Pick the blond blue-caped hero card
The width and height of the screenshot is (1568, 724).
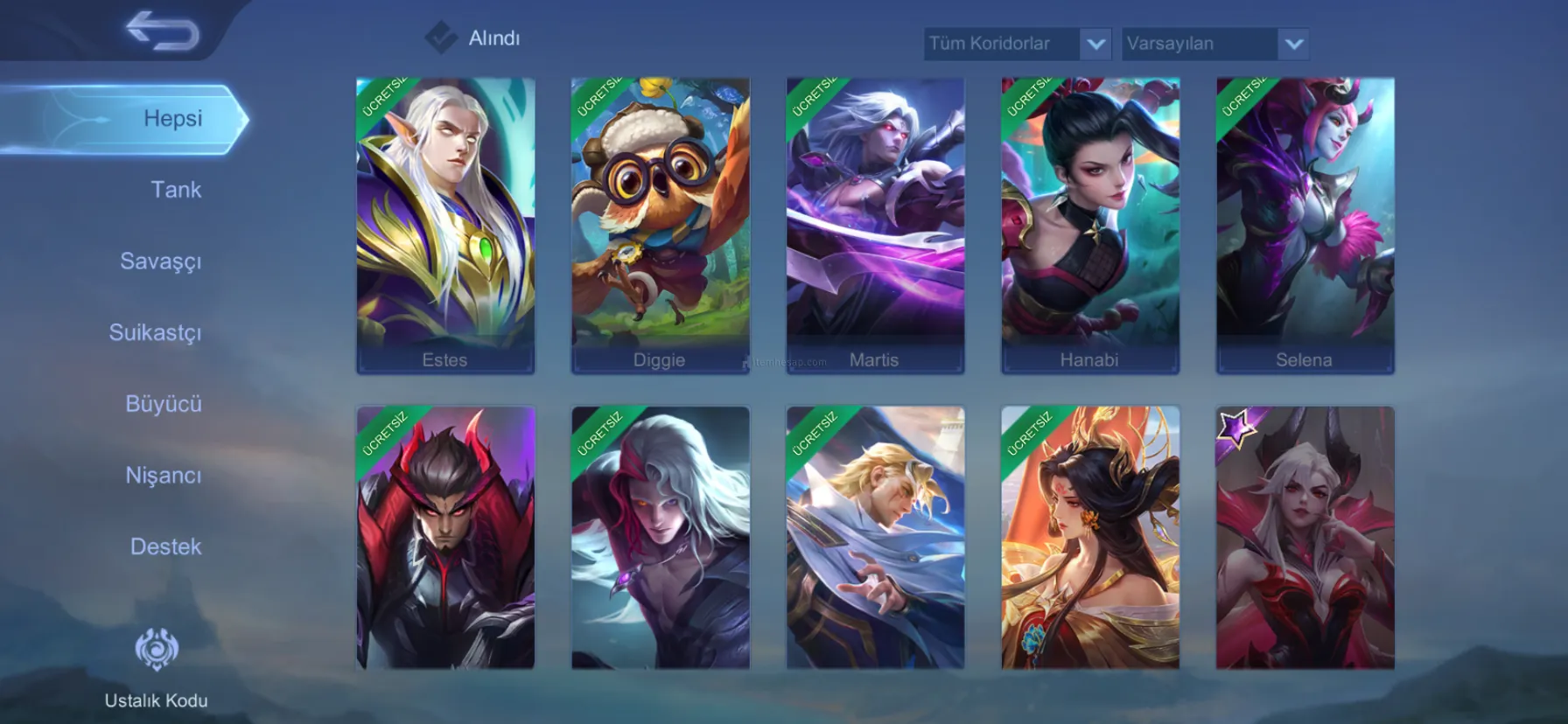tap(875, 538)
